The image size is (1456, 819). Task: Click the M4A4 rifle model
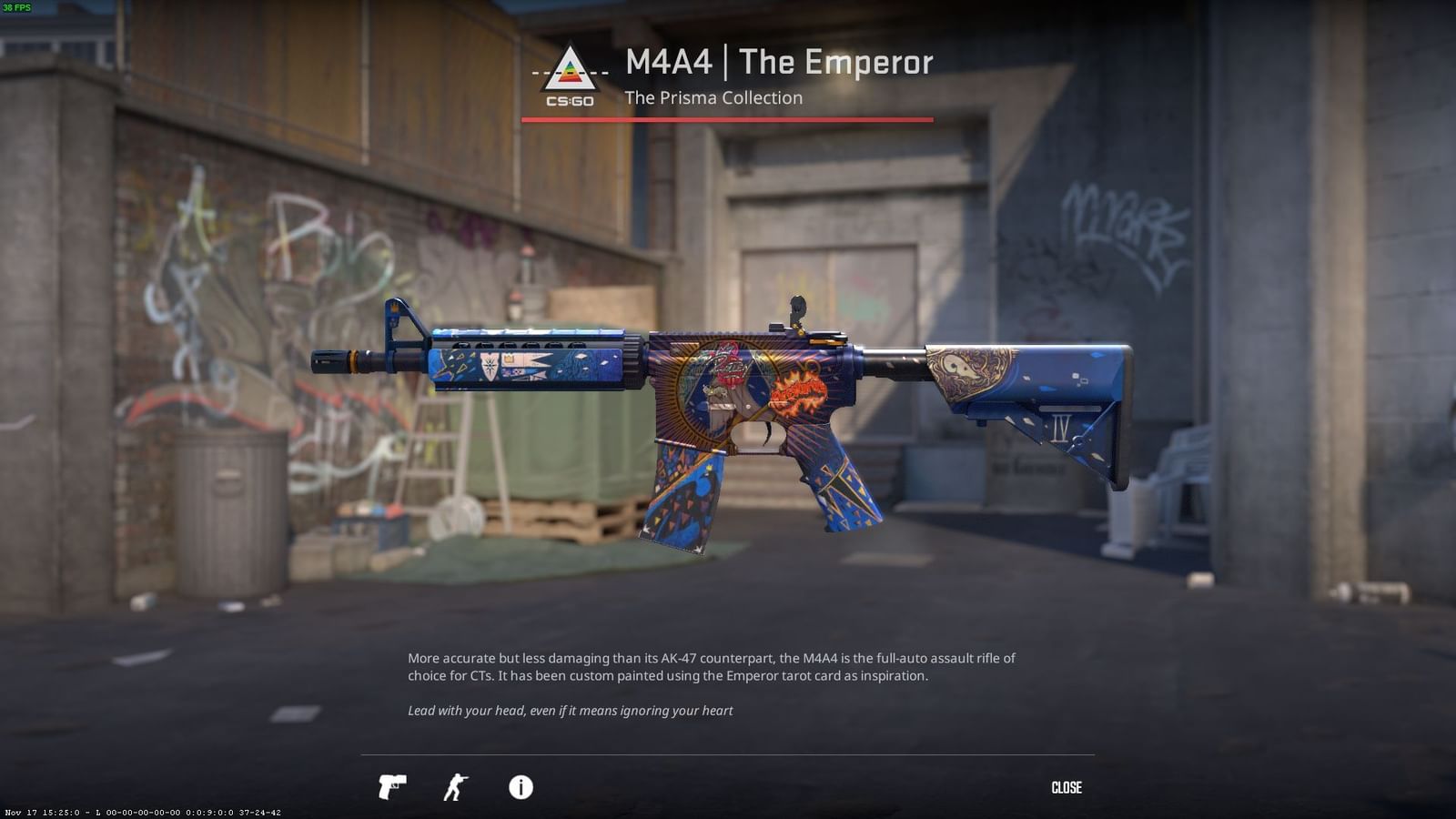(728, 400)
